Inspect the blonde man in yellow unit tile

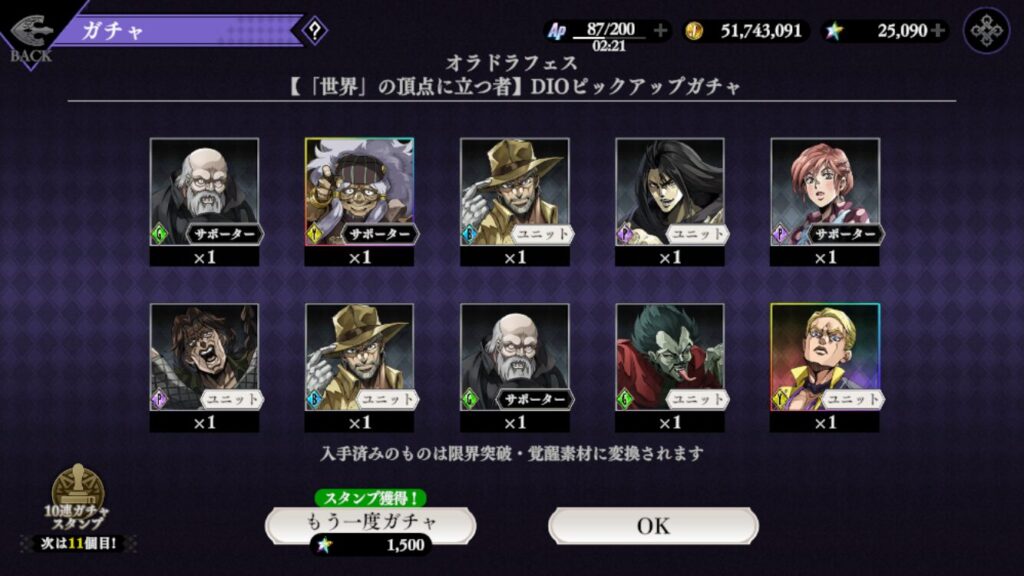point(825,358)
